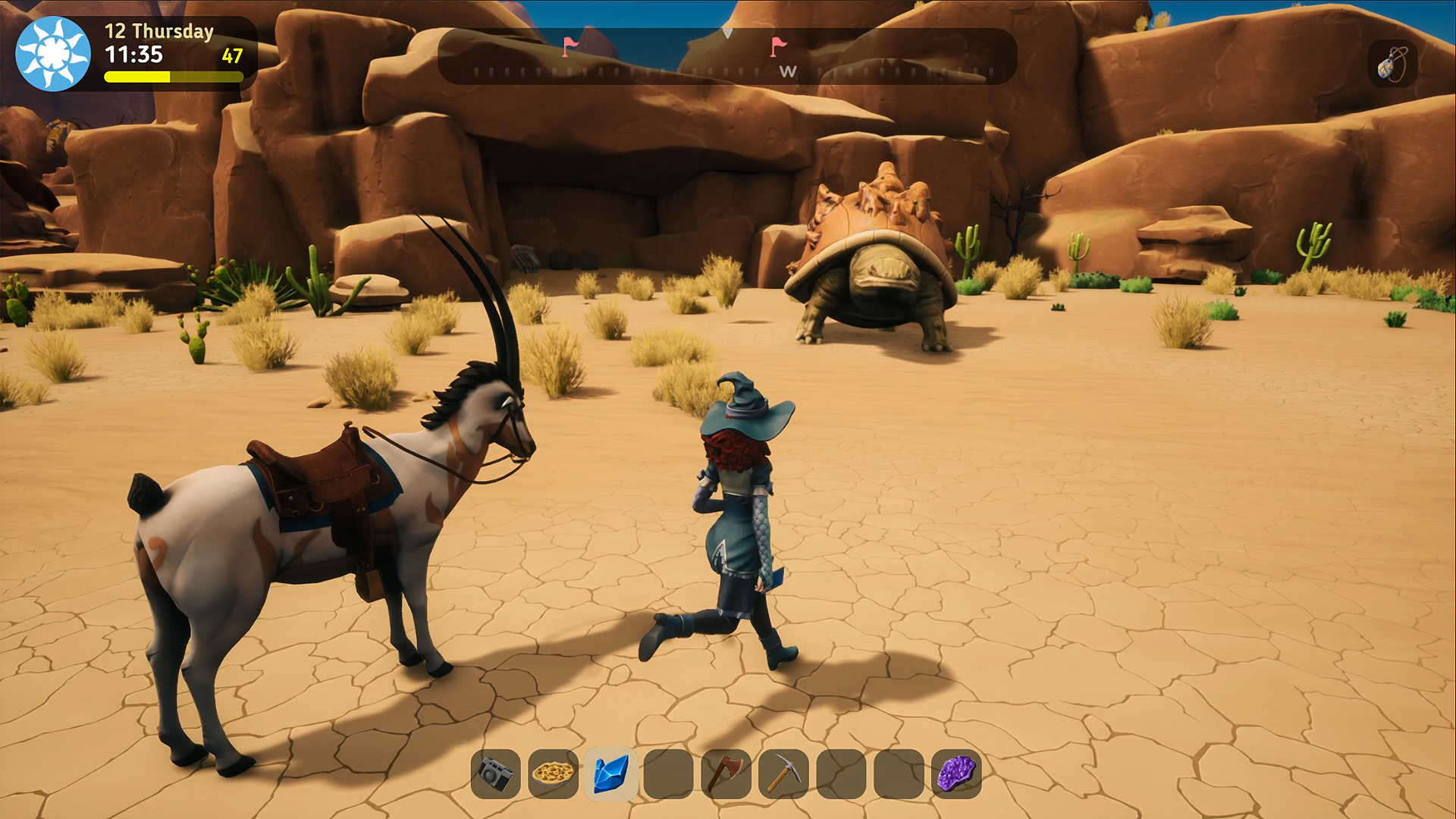Choose the pie in the hotbar

pos(553,774)
